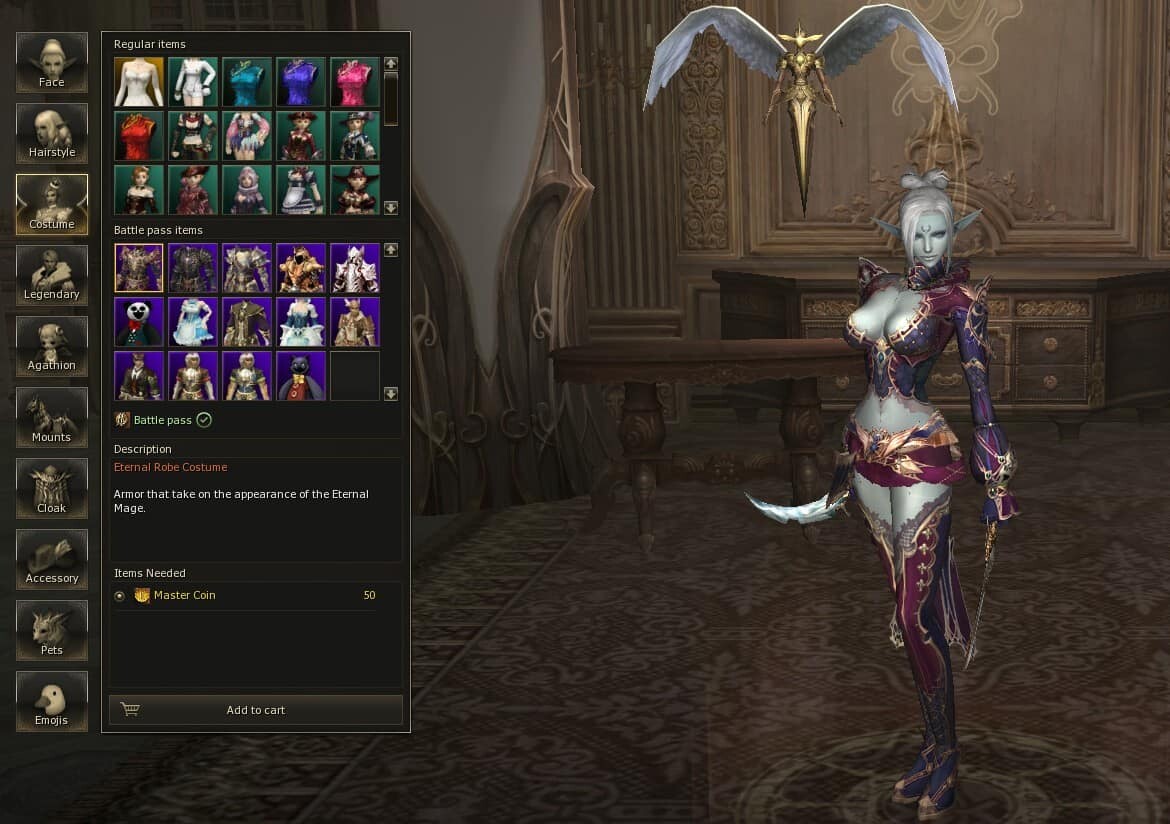
Task: Switch to the Cloak category
Action: pyautogui.click(x=52, y=488)
